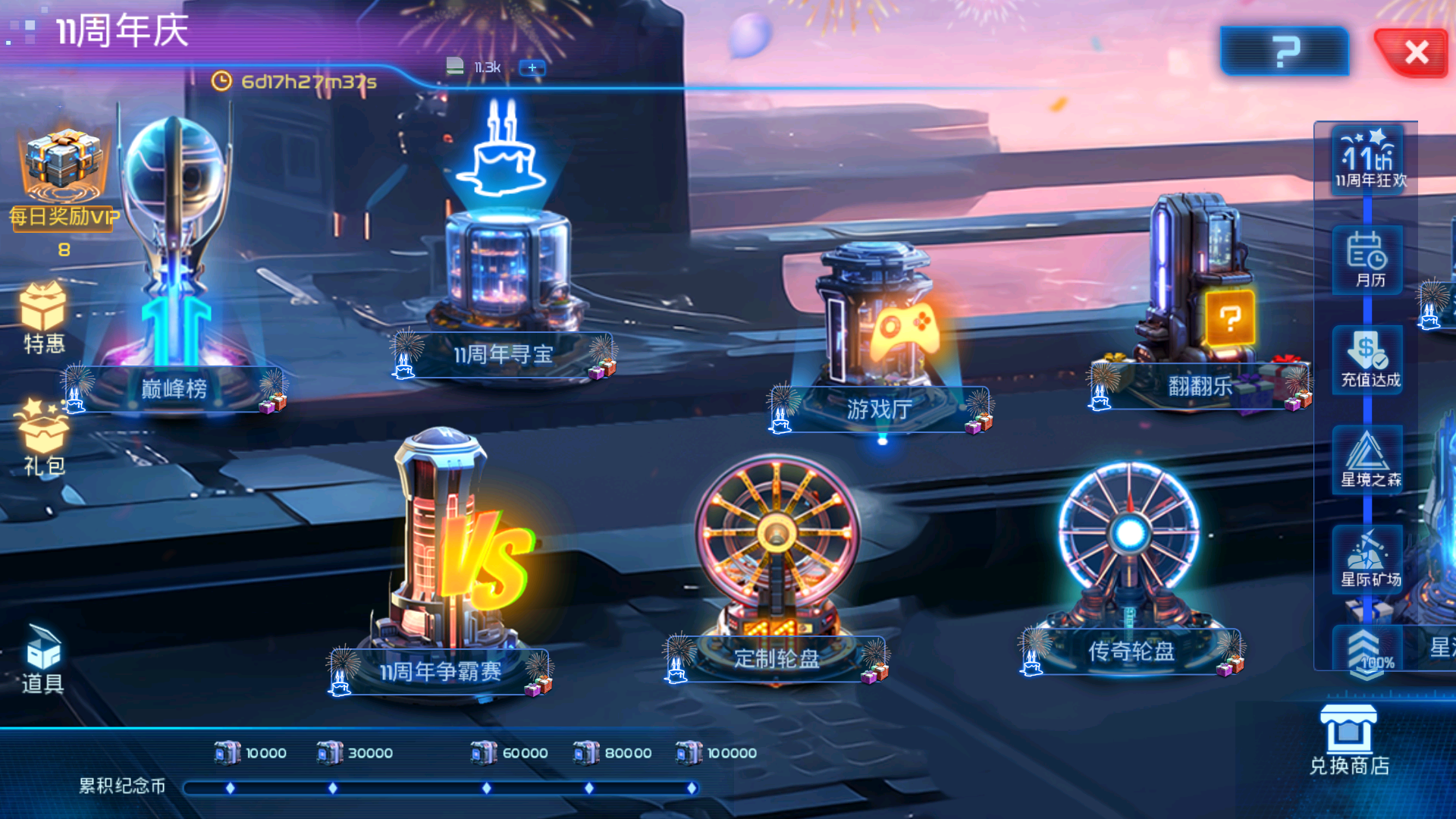The width and height of the screenshot is (1456, 819).
Task: Enter the 巅峰榜 ranking event
Action: 174,388
